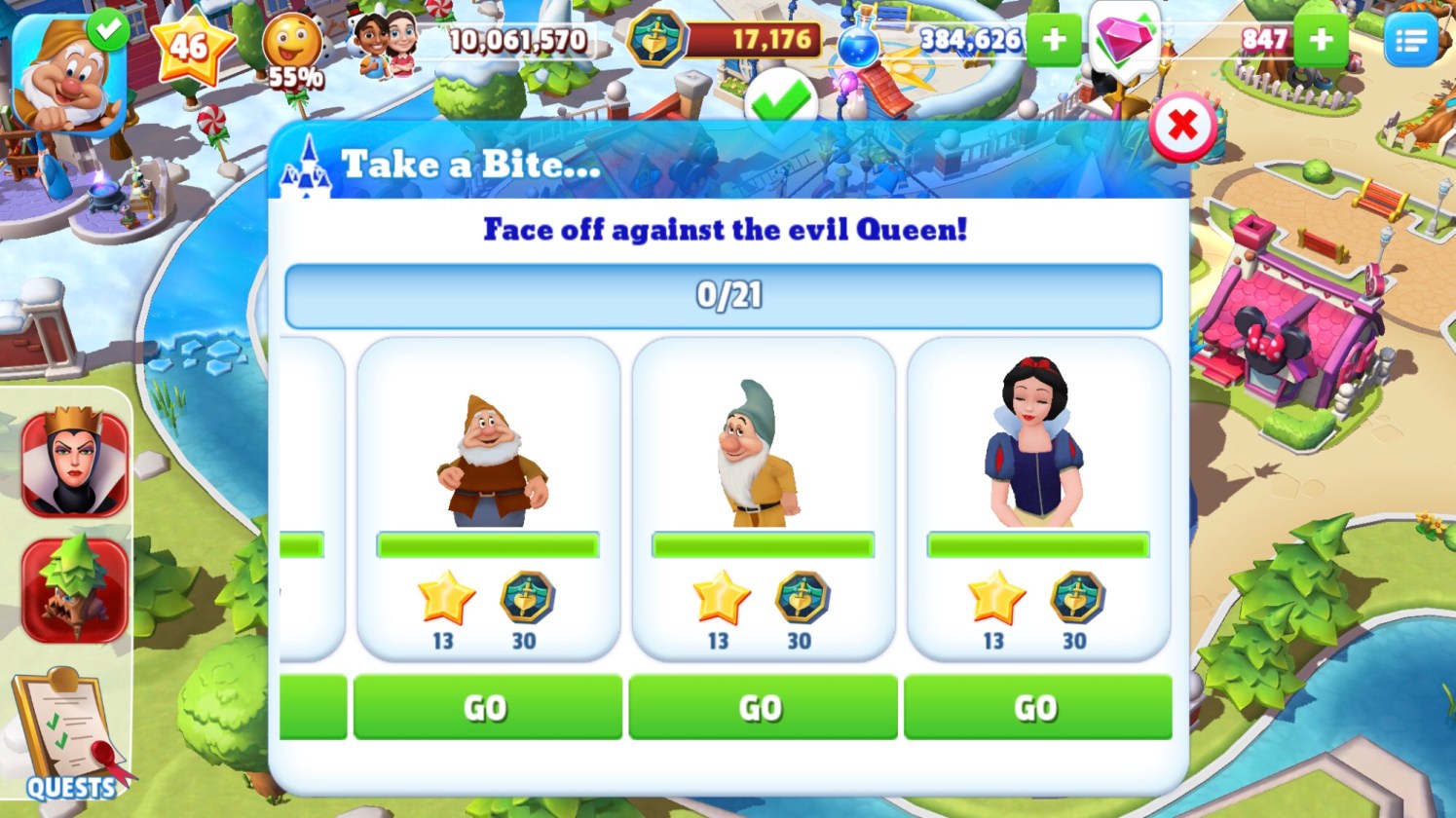Open the dwarf portrait task with checkmark
1456x818 pixels.
click(68, 73)
